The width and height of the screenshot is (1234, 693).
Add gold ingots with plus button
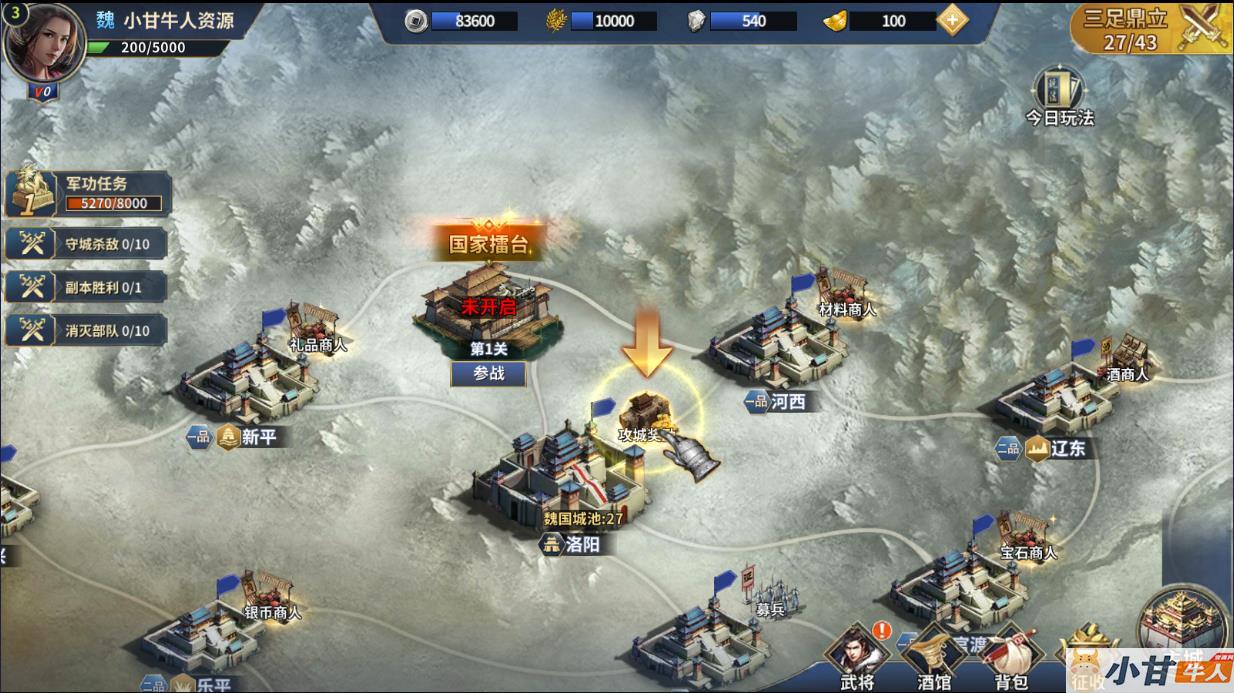coord(952,20)
